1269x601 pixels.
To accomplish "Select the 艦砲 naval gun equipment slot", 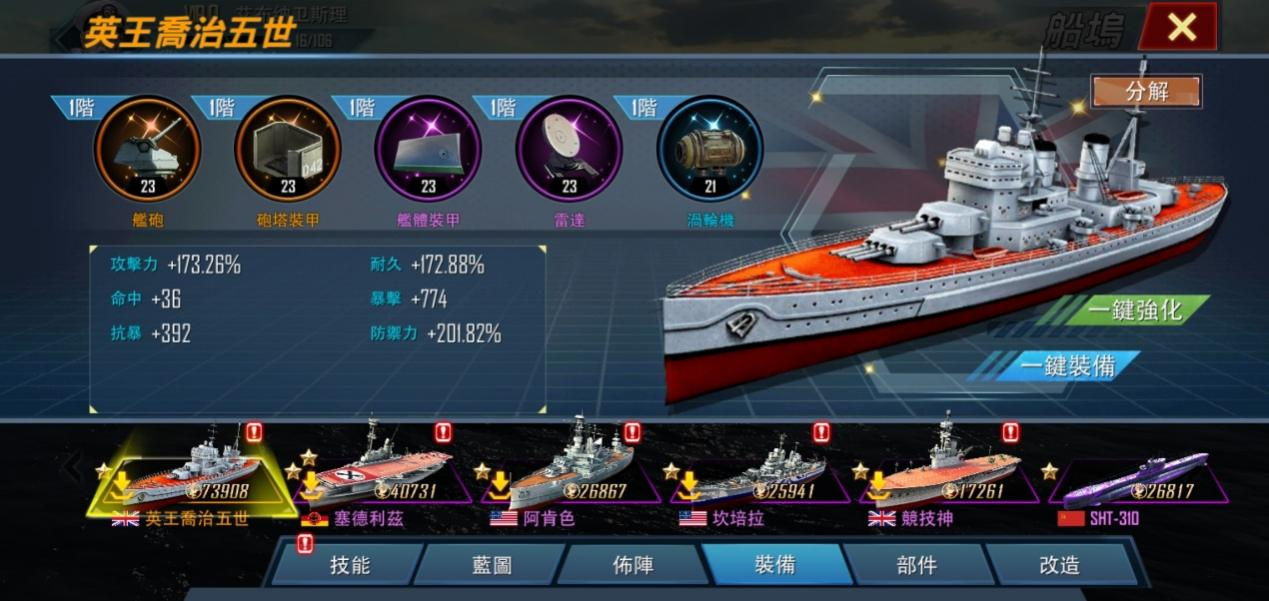I will (147, 149).
